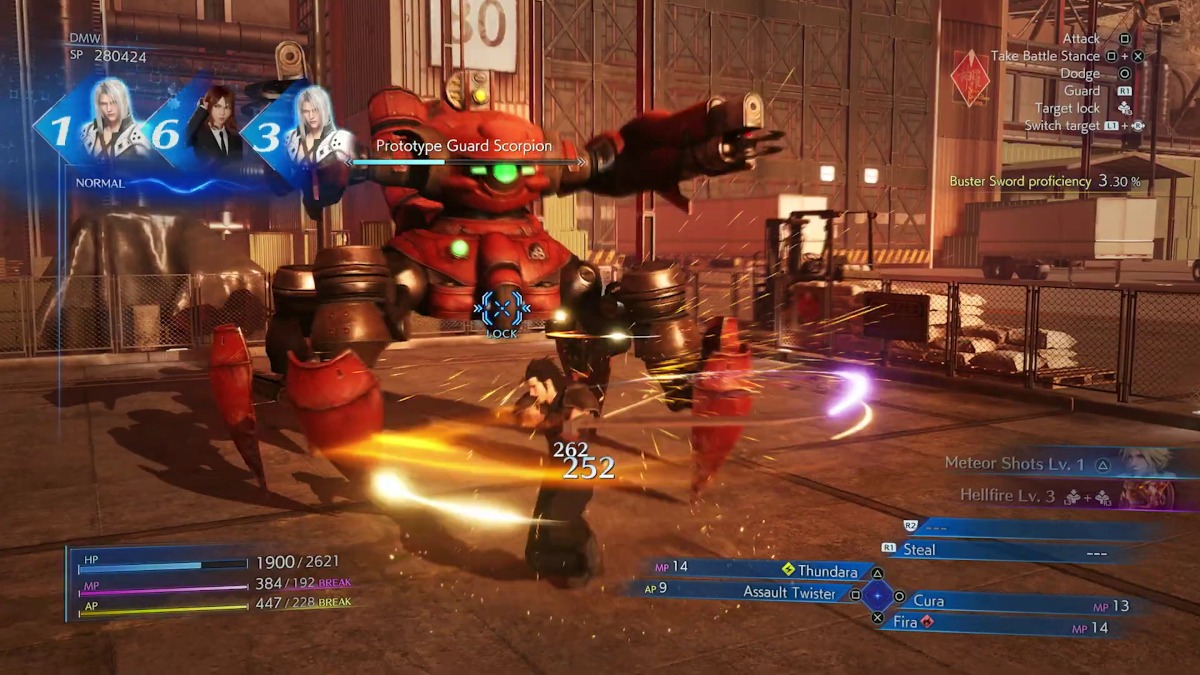Click the Prototype Guard Scorpion name bar
The width and height of the screenshot is (1200, 675).
pyautogui.click(x=464, y=147)
